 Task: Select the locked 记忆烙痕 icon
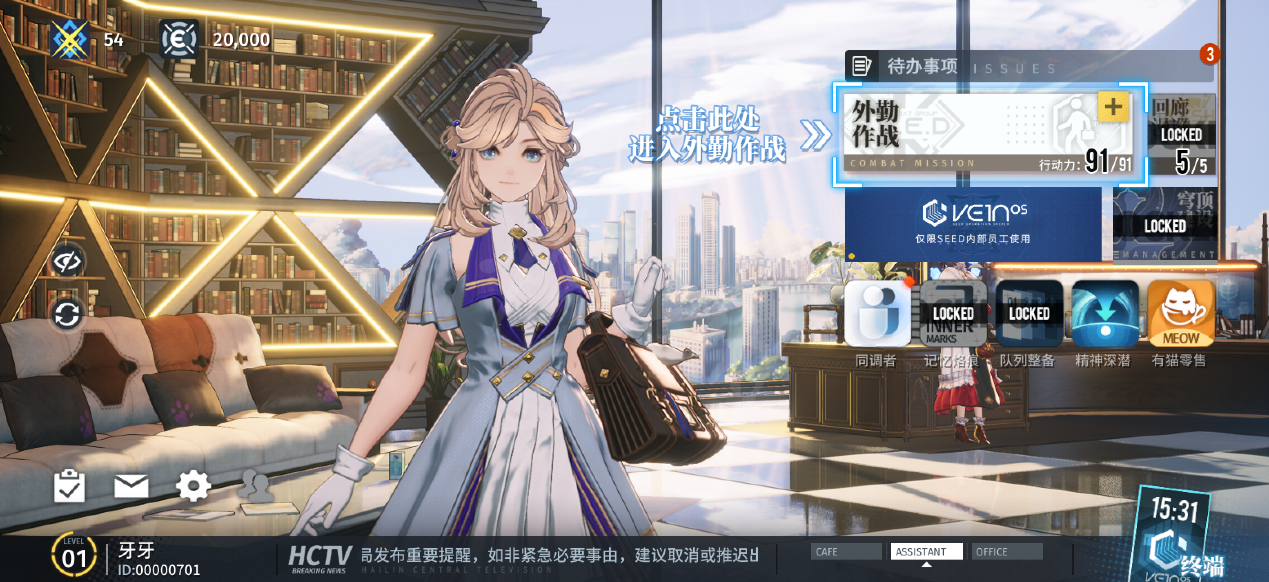coord(953,314)
